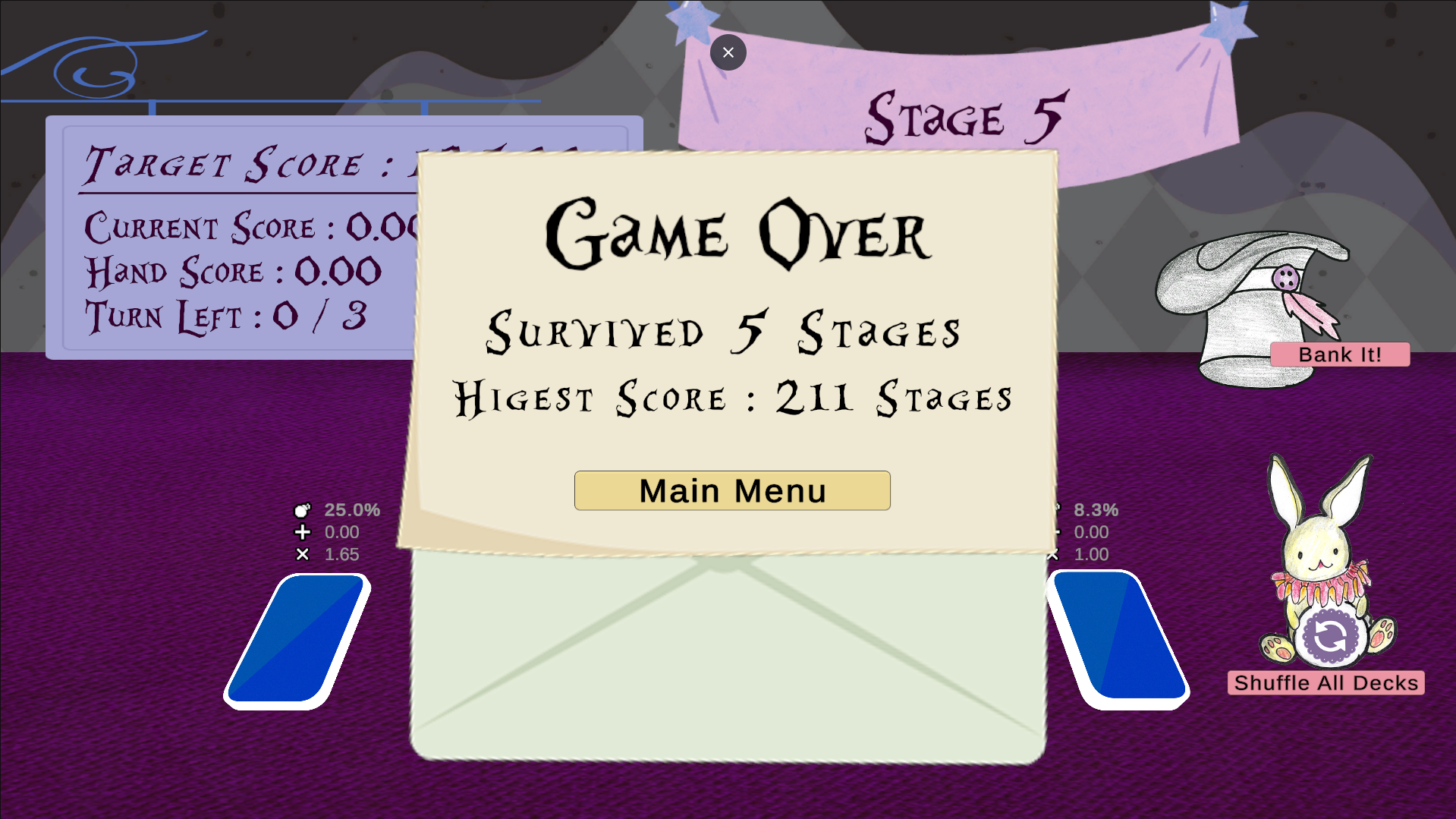The image size is (1456, 819).
Task: Click the multiplier (×) icon showing 1.65
Action: tap(303, 554)
